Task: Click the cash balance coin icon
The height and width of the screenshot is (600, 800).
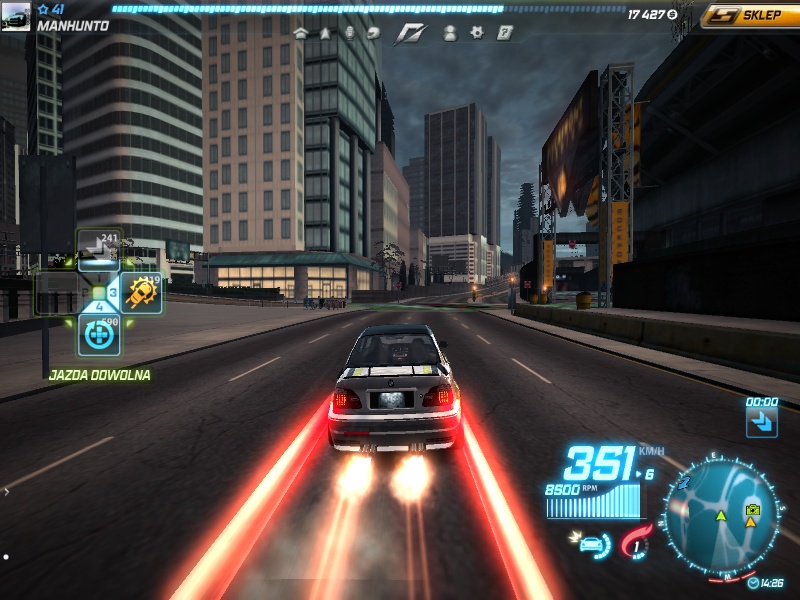Action: click(672, 15)
